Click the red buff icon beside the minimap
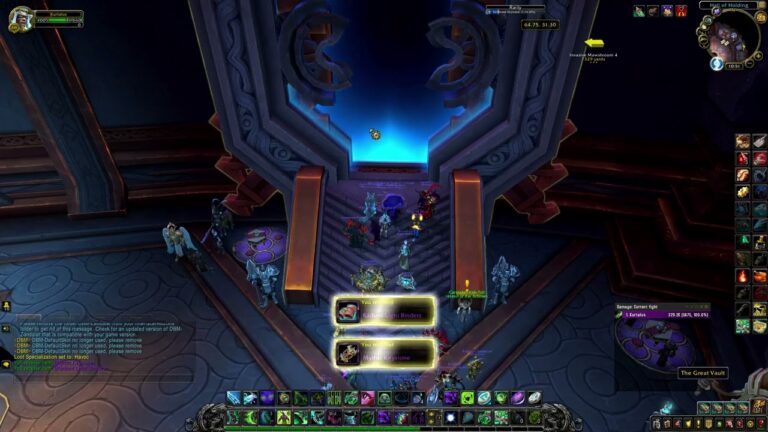The width and height of the screenshot is (768, 432). [x=681, y=11]
